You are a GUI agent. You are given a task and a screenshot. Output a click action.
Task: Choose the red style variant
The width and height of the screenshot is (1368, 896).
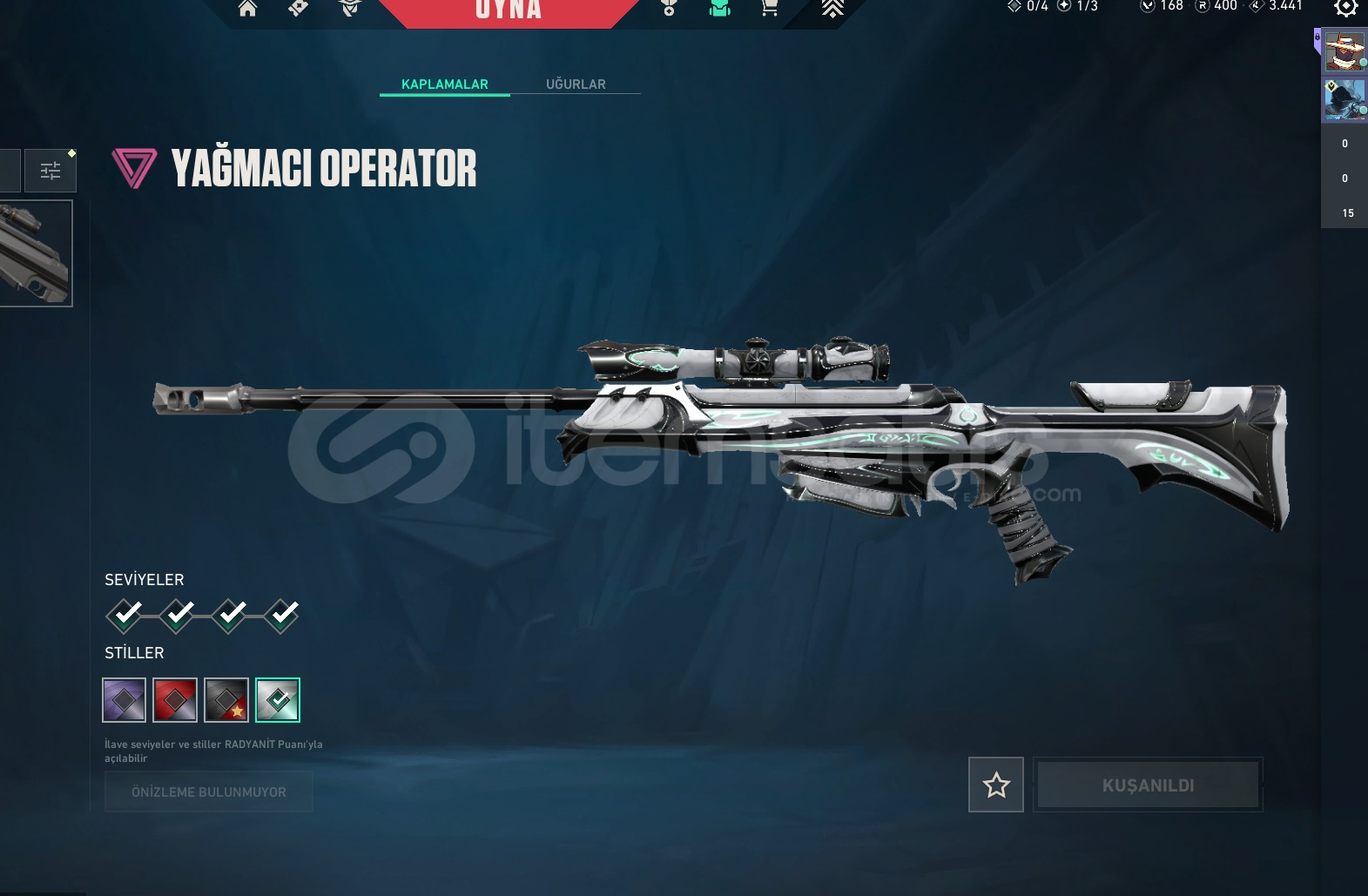(175, 700)
